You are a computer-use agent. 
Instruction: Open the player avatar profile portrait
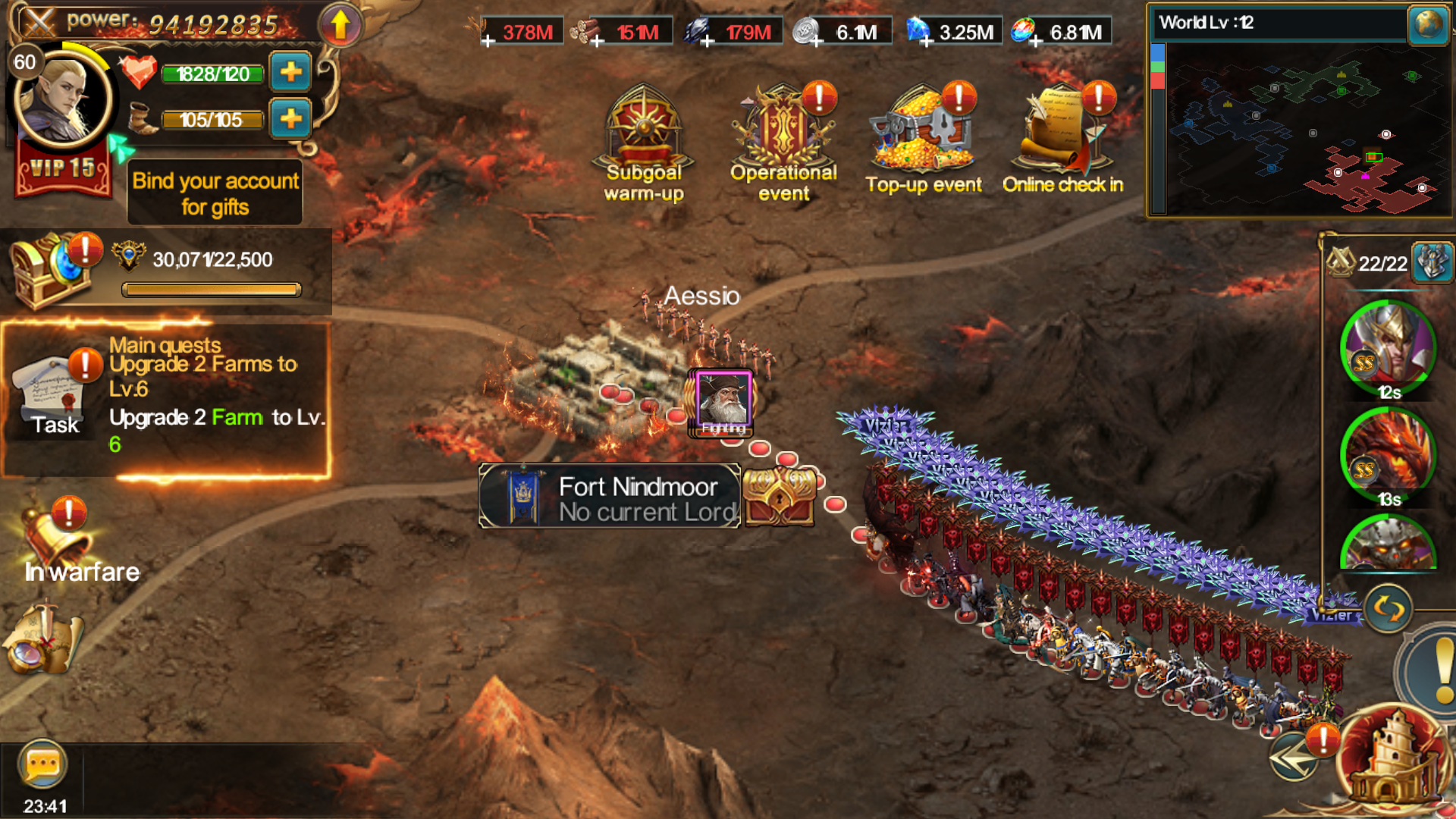pos(64,97)
